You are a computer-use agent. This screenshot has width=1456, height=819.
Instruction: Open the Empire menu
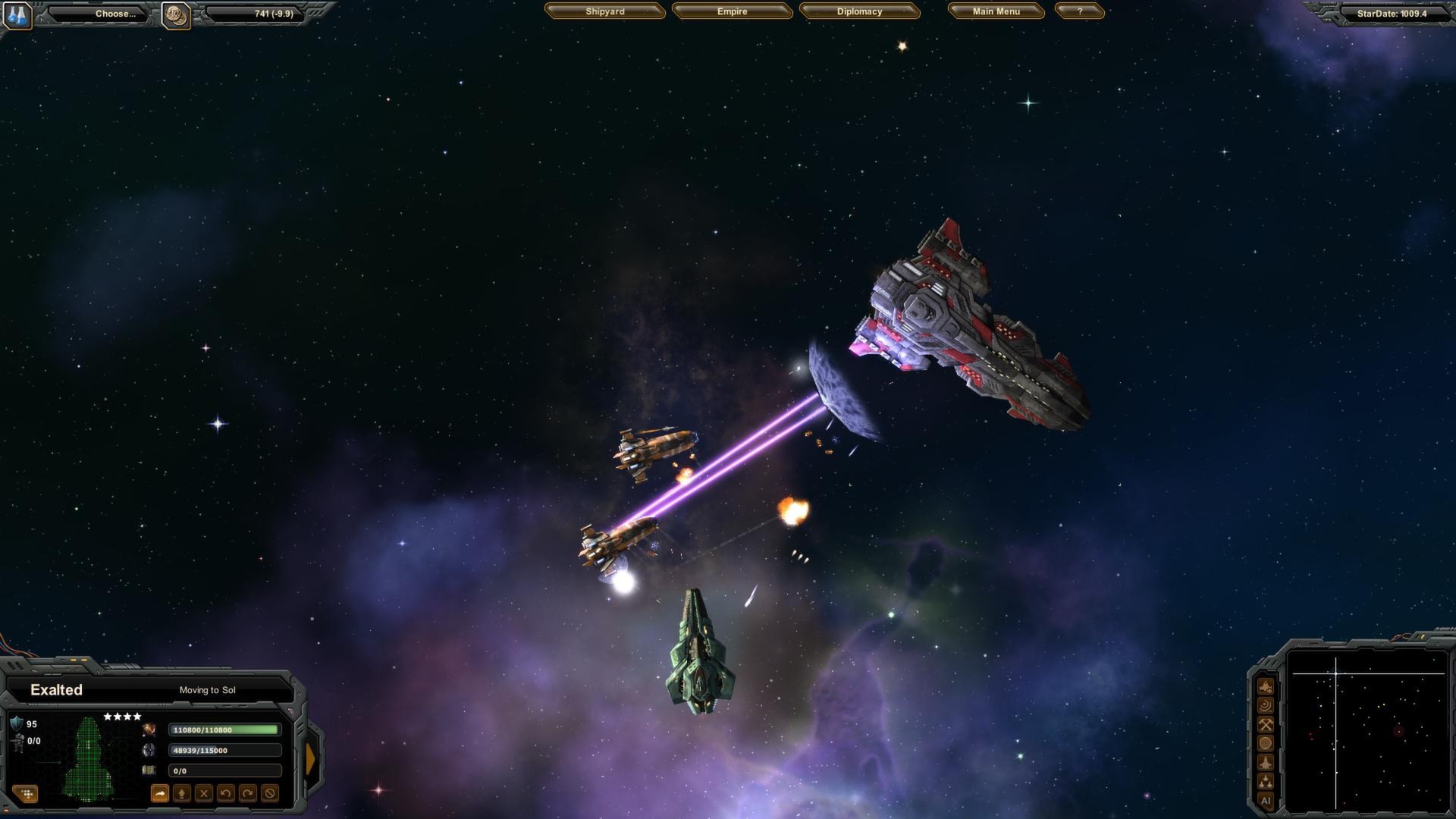coord(732,11)
